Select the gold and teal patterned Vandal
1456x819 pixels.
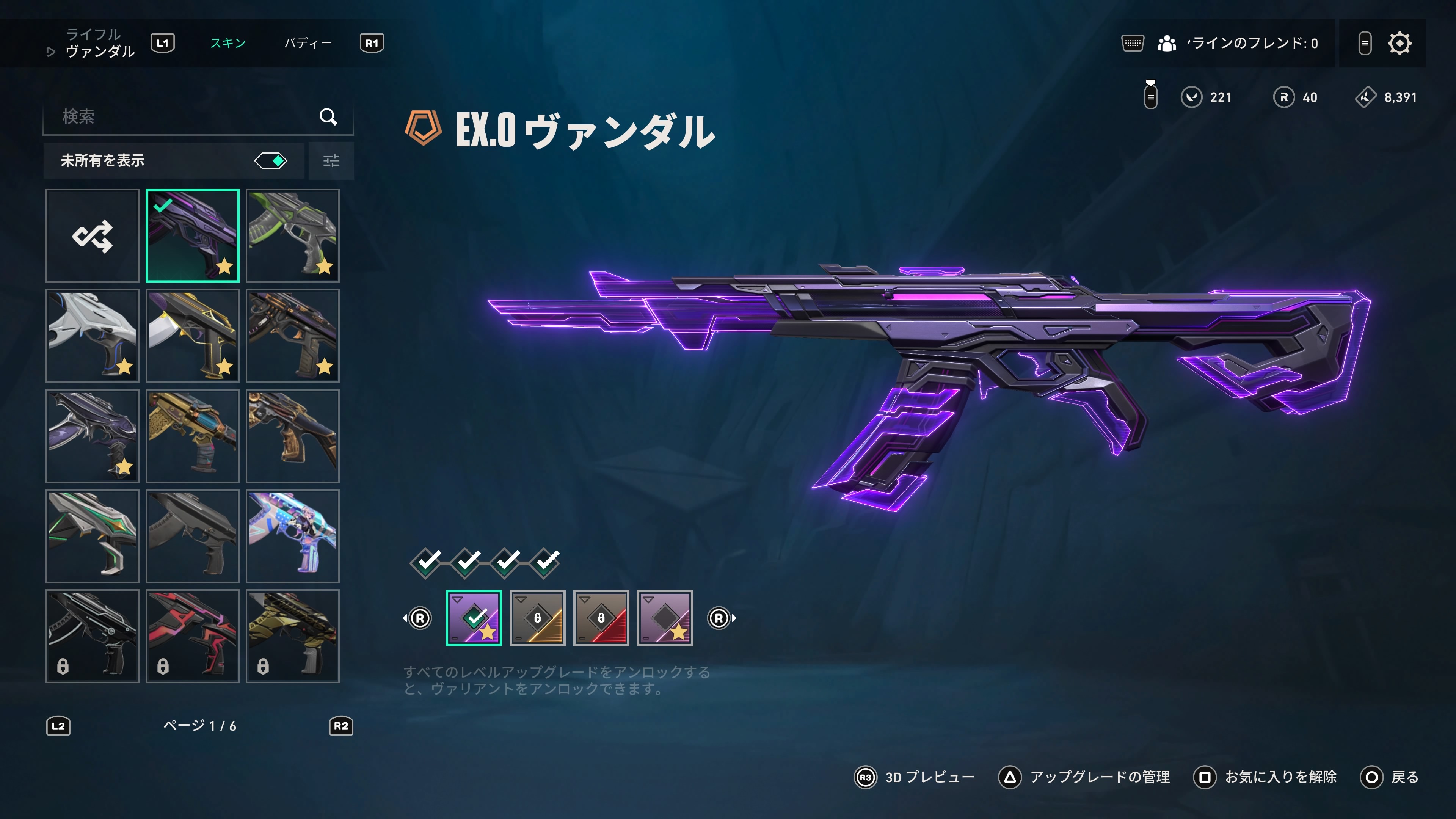192,436
